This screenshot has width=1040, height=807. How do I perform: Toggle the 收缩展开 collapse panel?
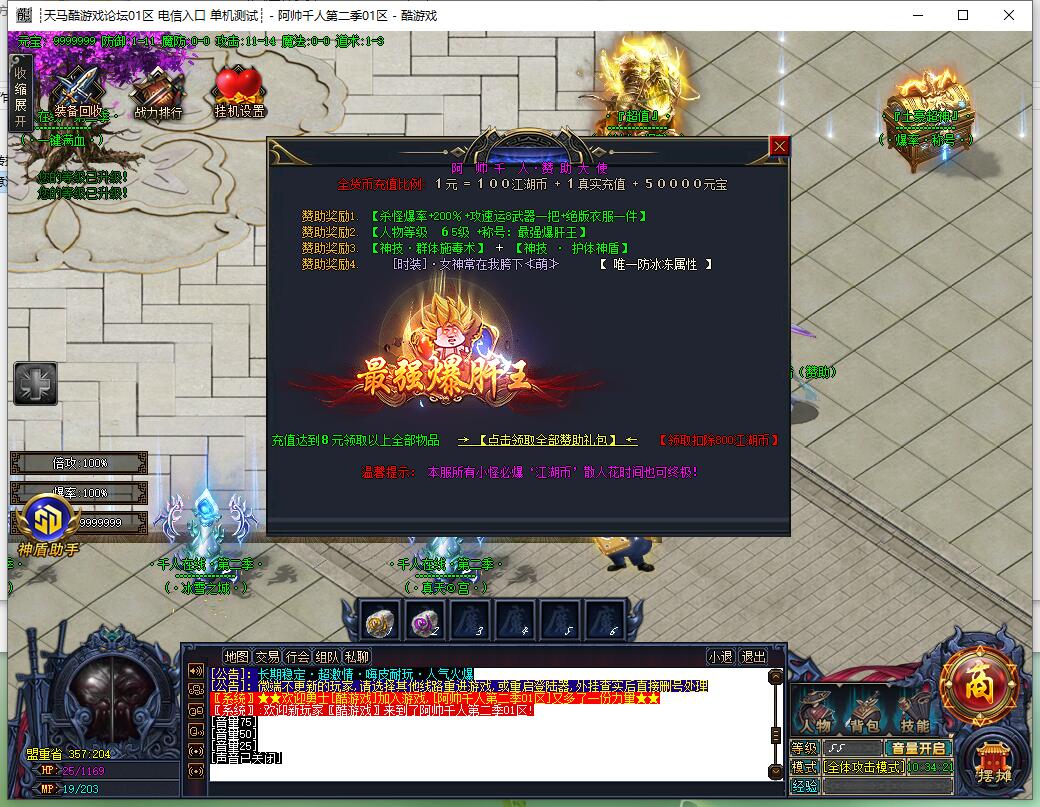click(20, 93)
